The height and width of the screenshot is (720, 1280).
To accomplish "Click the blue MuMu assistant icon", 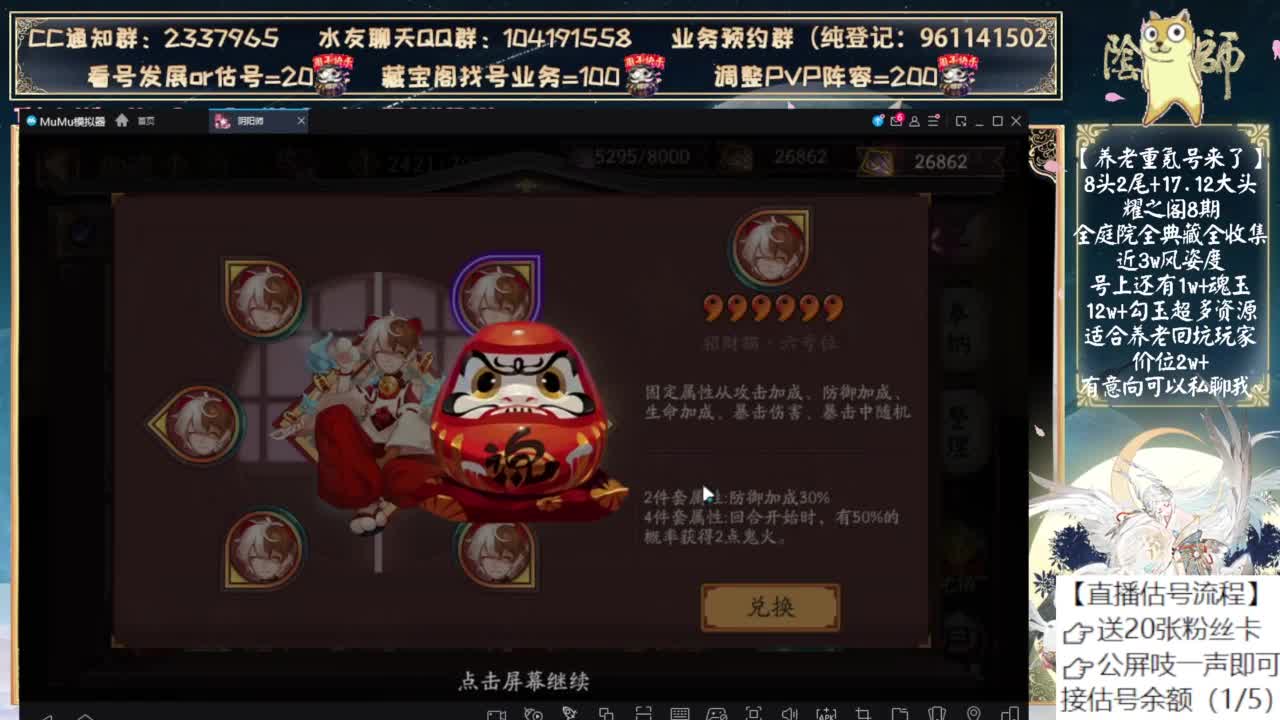I will (877, 121).
